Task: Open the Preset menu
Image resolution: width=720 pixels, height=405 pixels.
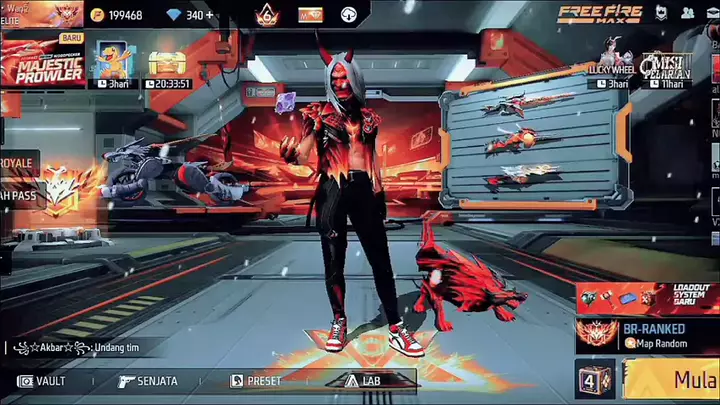Action: click(x=256, y=381)
